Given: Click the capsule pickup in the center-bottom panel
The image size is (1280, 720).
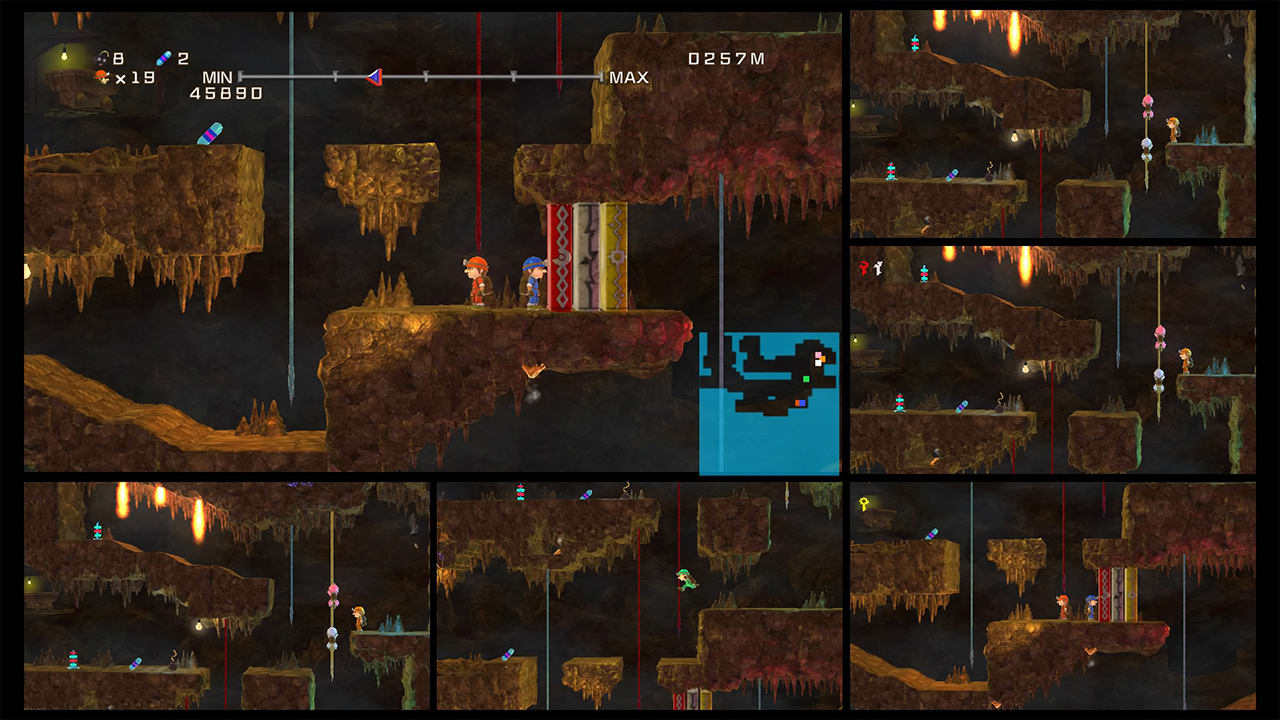Looking at the screenshot, I should 586,494.
